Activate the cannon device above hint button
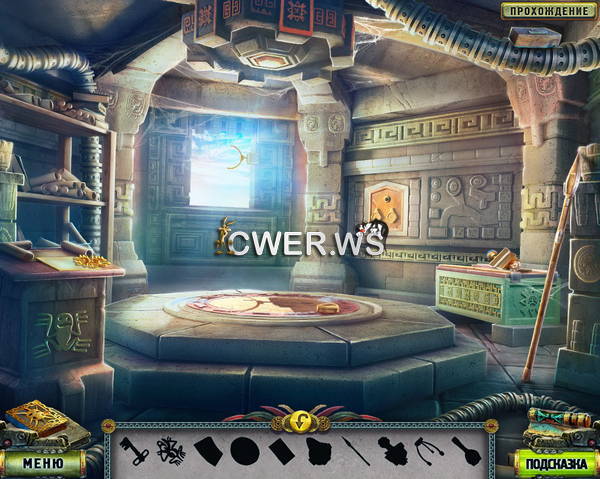Image resolution: width=600 pixels, height=479 pixels. [553, 425]
